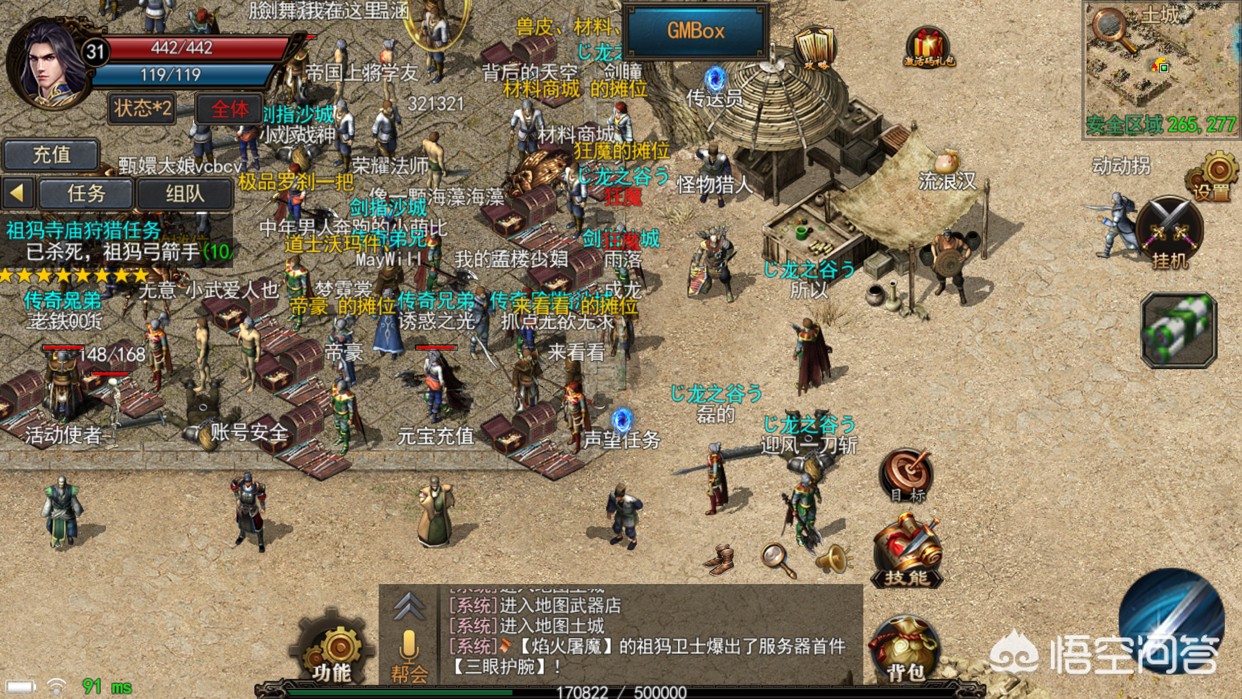Open the GMBox panel
Viewport: 1242px width, 699px height.
(695, 31)
